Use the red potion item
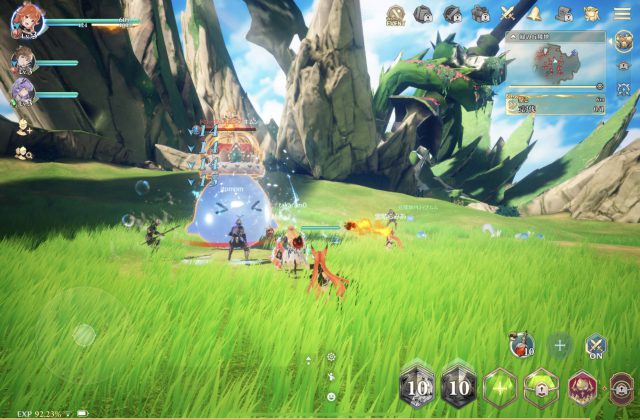640x420 pixels. [x=521, y=345]
